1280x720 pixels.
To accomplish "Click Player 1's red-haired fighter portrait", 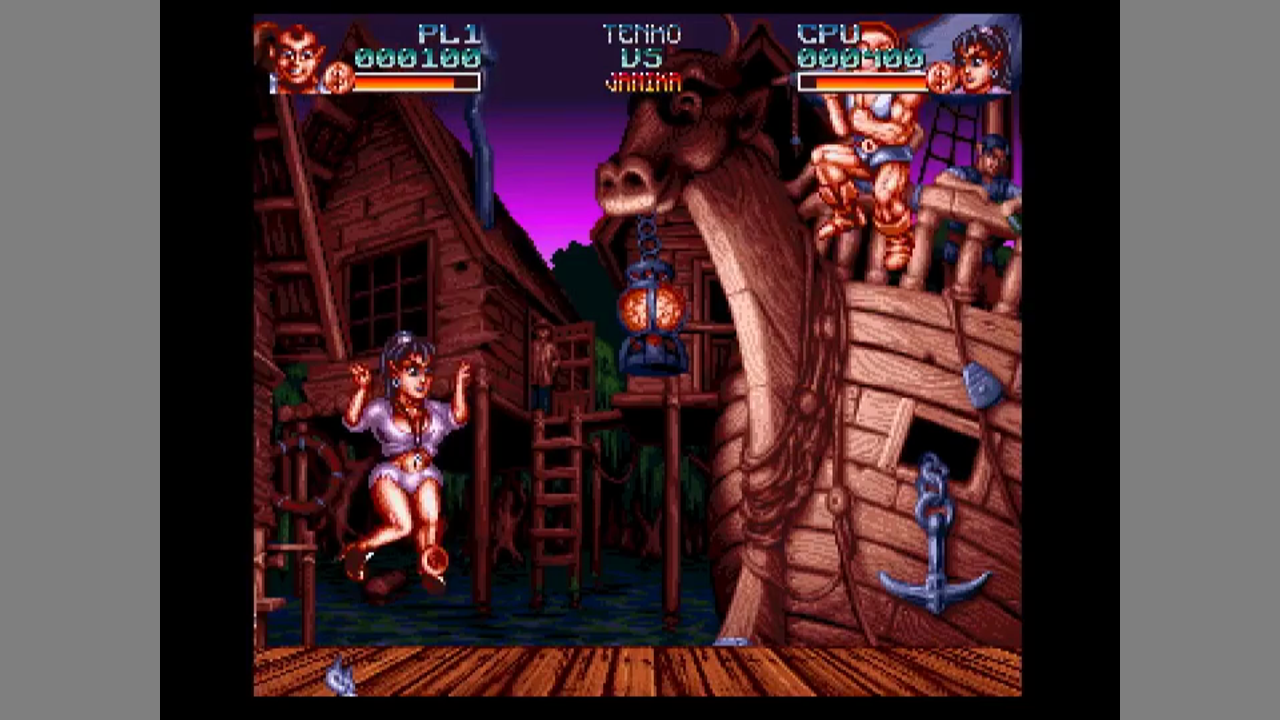I will click(297, 57).
